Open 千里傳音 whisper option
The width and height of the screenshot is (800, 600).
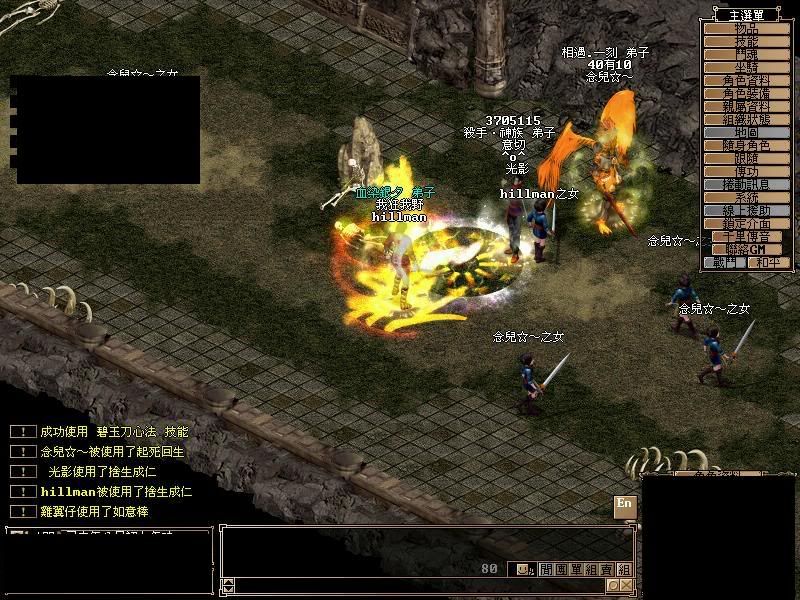pyautogui.click(x=746, y=237)
